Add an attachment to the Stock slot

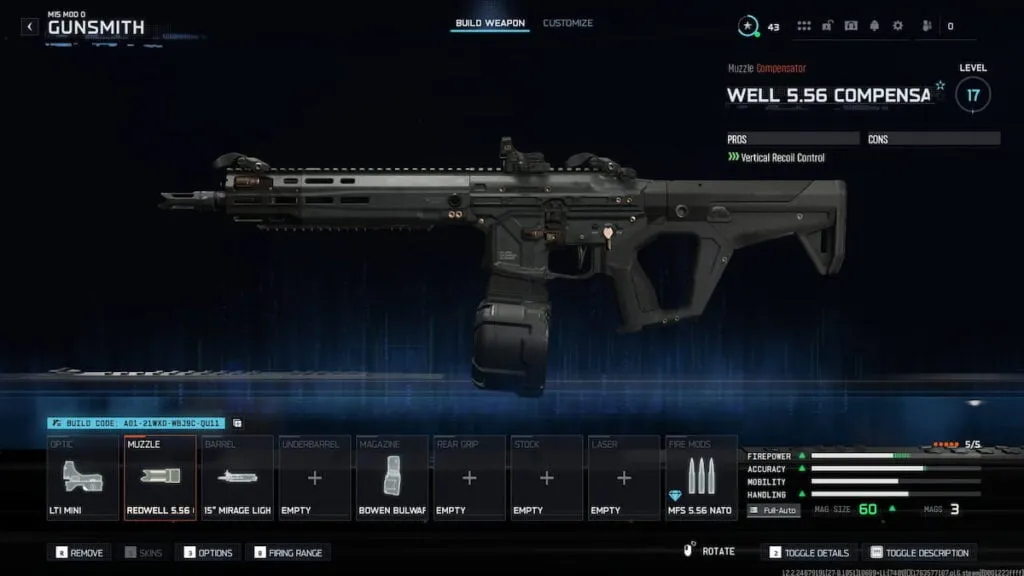coord(547,477)
